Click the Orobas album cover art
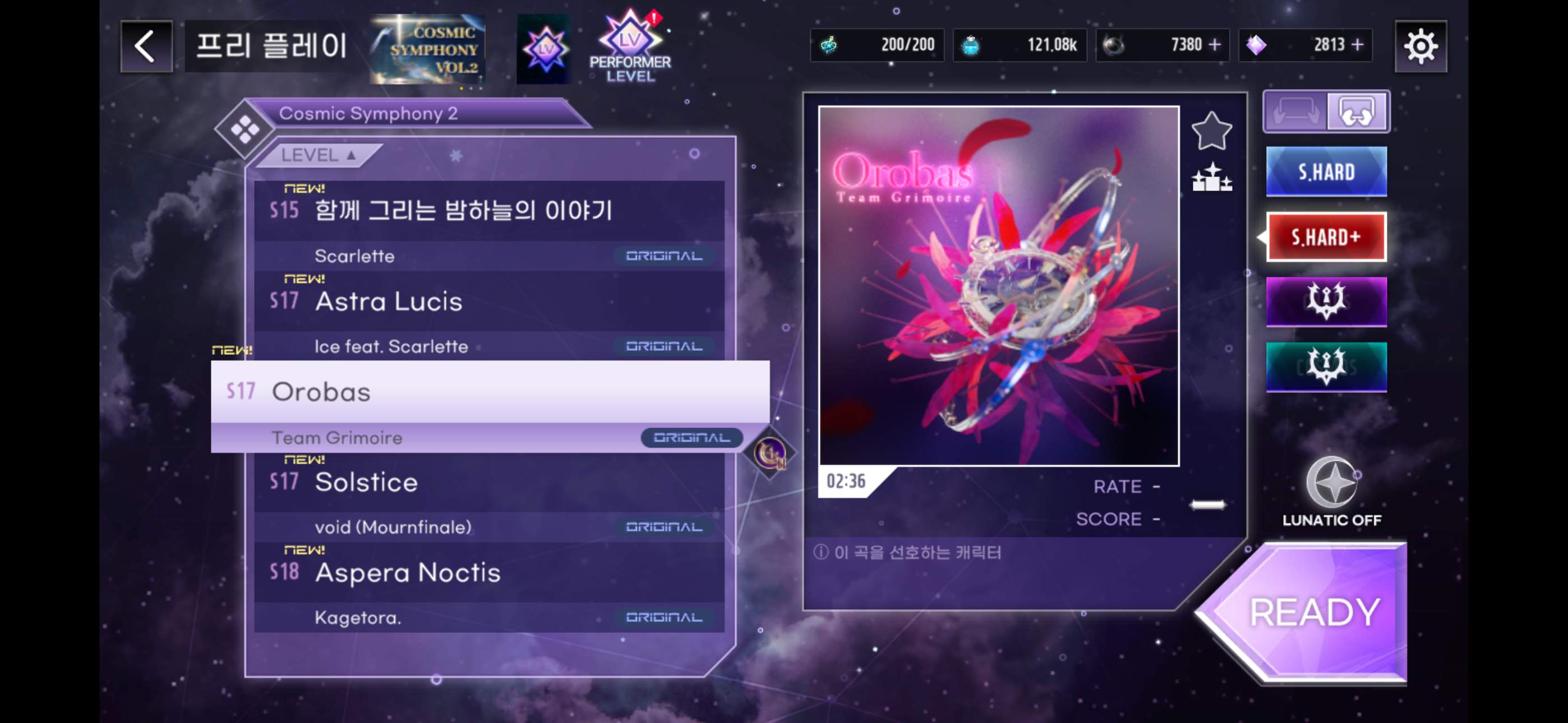This screenshot has height=723, width=1568. [x=998, y=286]
